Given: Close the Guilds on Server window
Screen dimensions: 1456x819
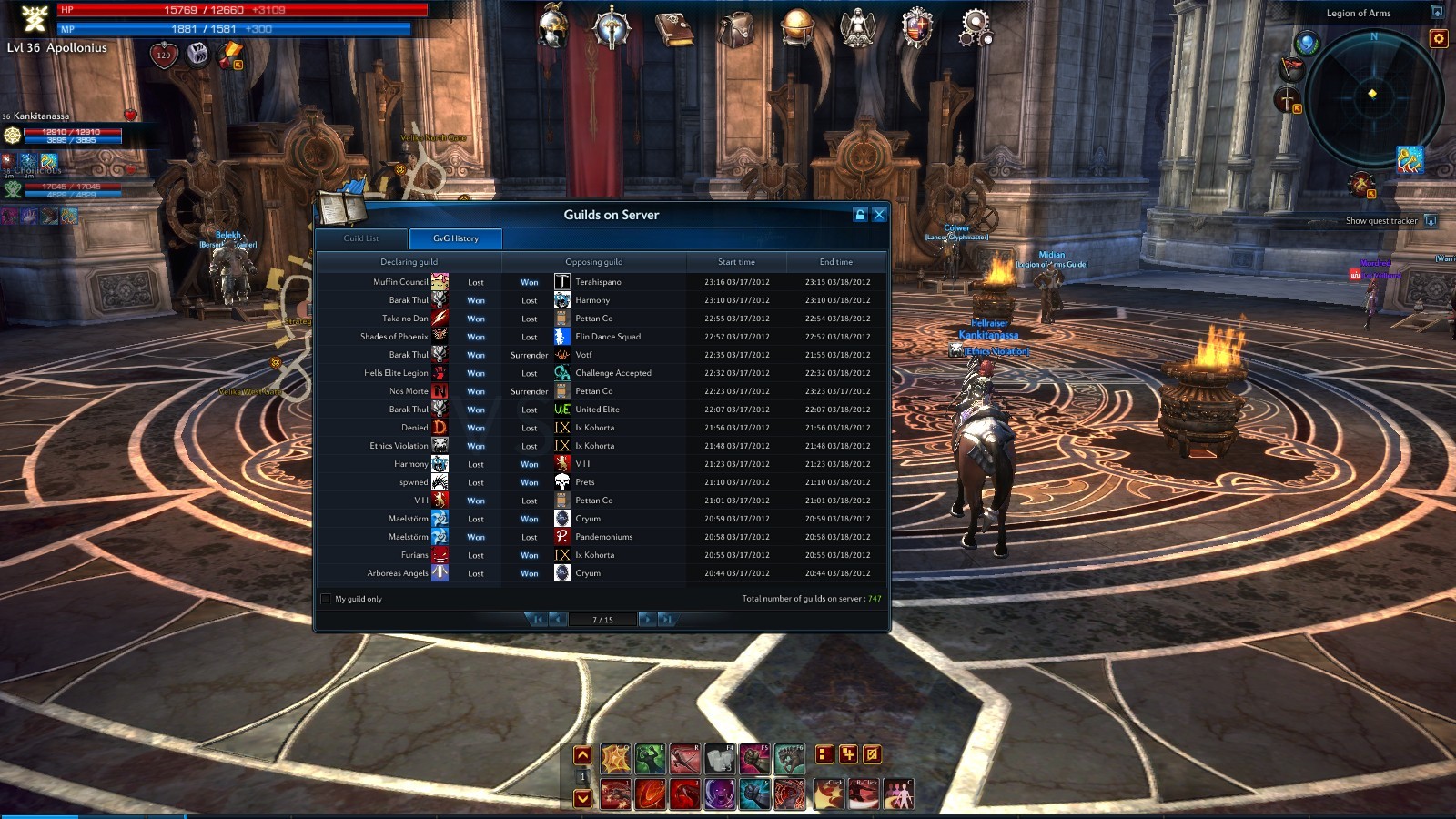Looking at the screenshot, I should point(879,215).
